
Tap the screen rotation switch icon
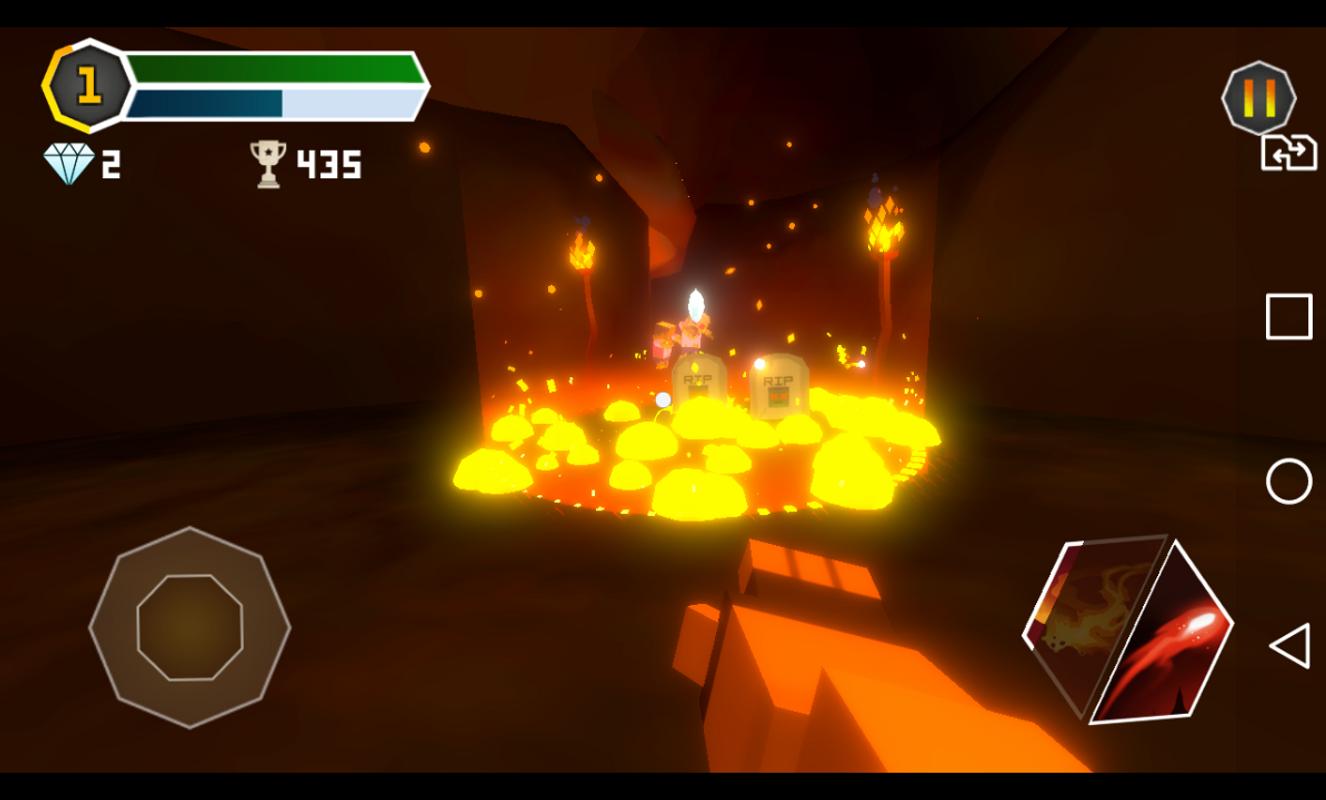tap(1288, 153)
